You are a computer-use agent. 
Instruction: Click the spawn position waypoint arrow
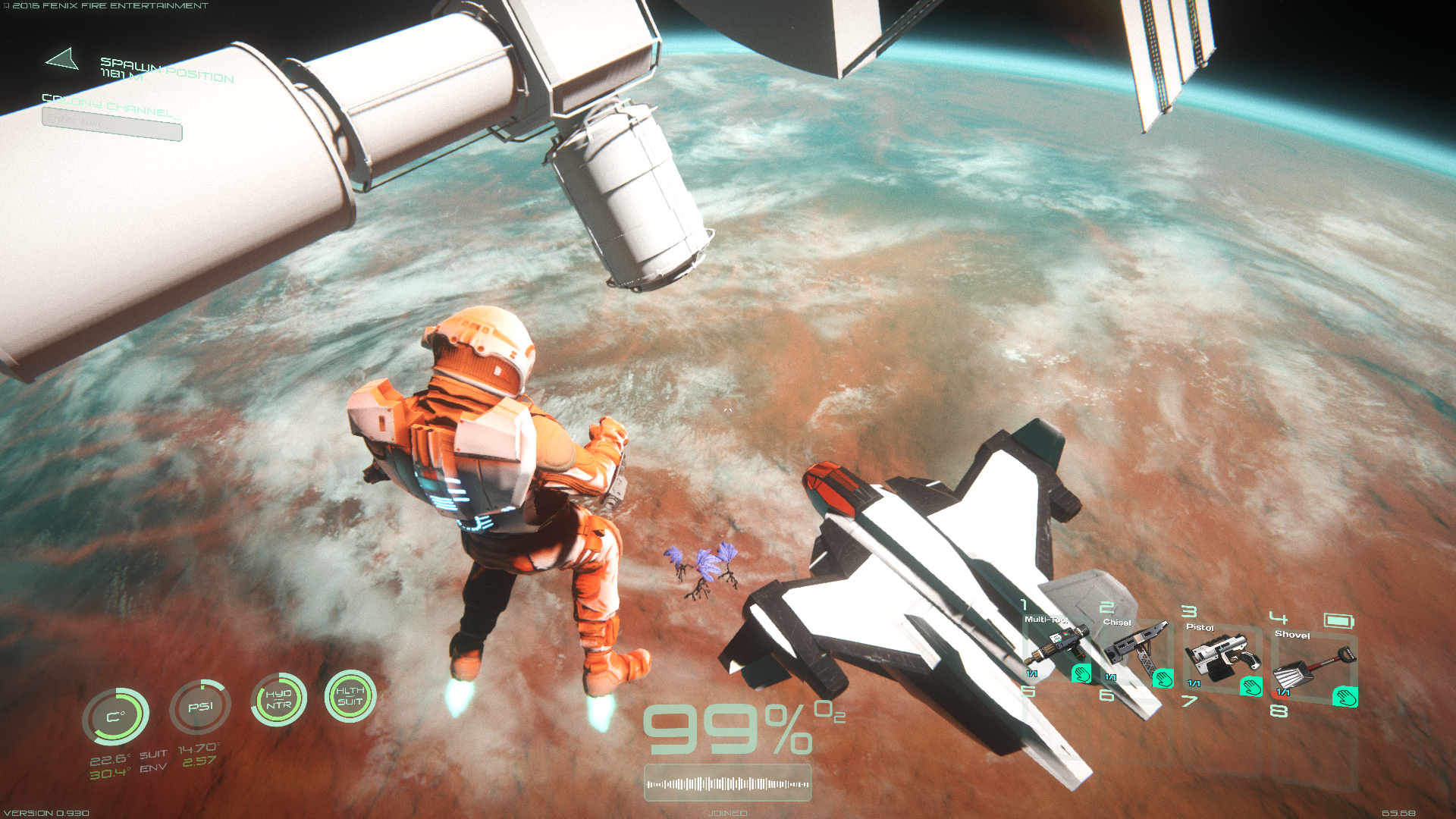coord(63,59)
